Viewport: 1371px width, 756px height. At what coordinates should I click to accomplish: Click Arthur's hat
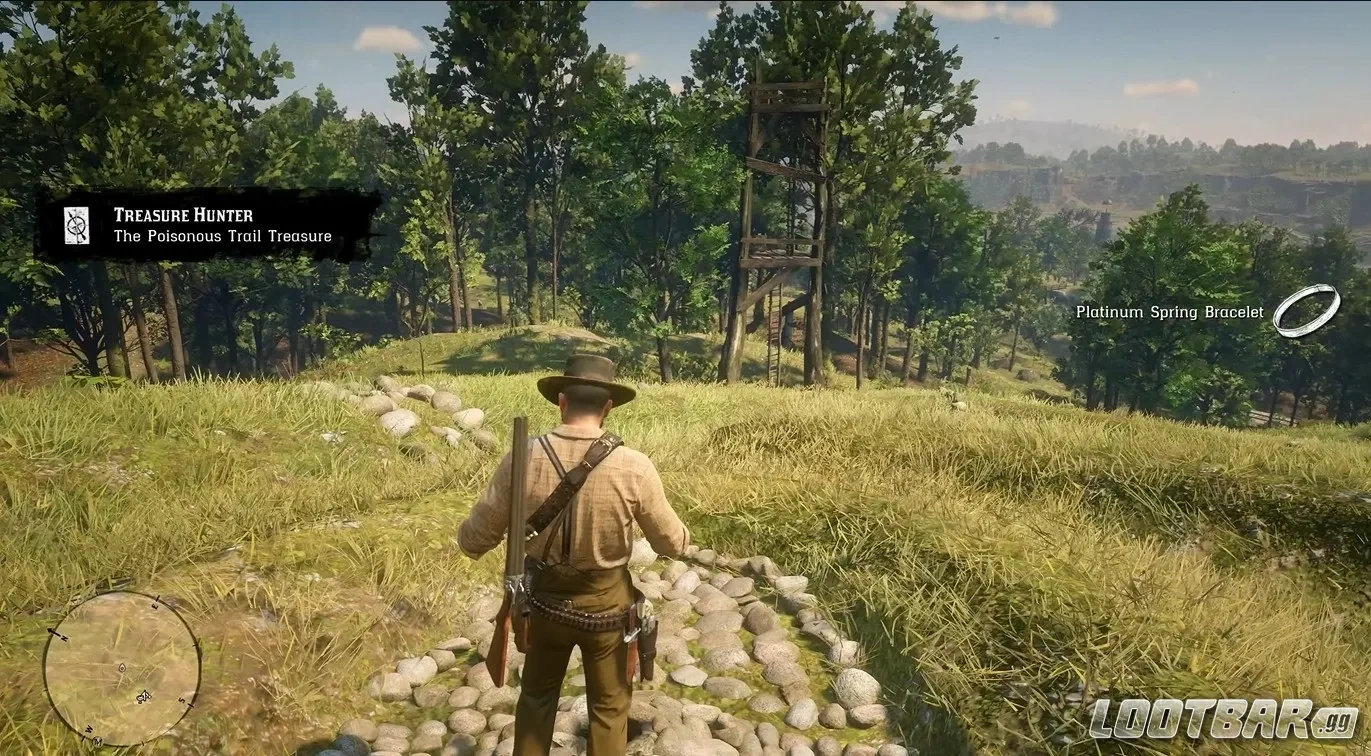tap(588, 377)
